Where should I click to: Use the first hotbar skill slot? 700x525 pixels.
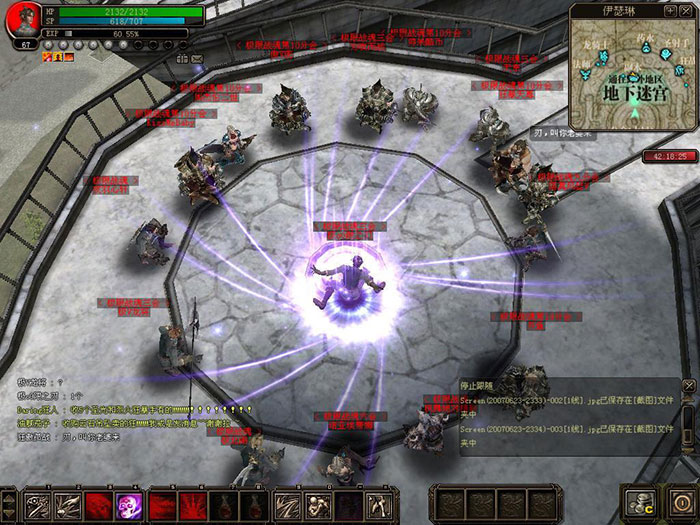39,503
